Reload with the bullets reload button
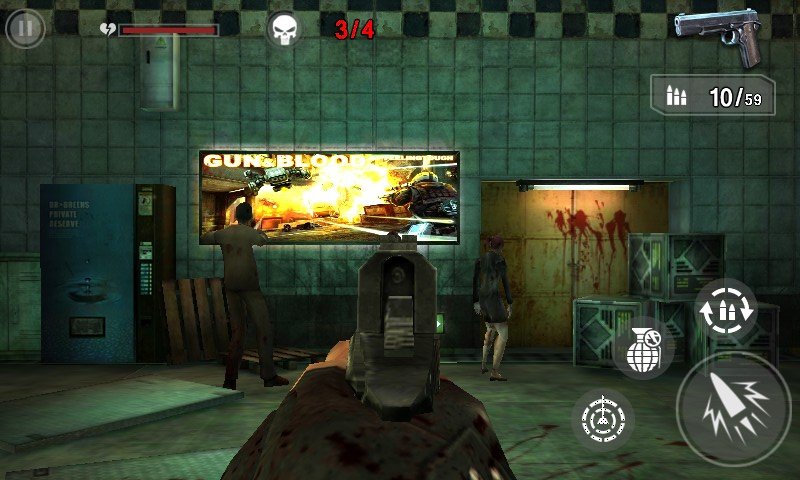This screenshot has height=480, width=800. pos(725,309)
